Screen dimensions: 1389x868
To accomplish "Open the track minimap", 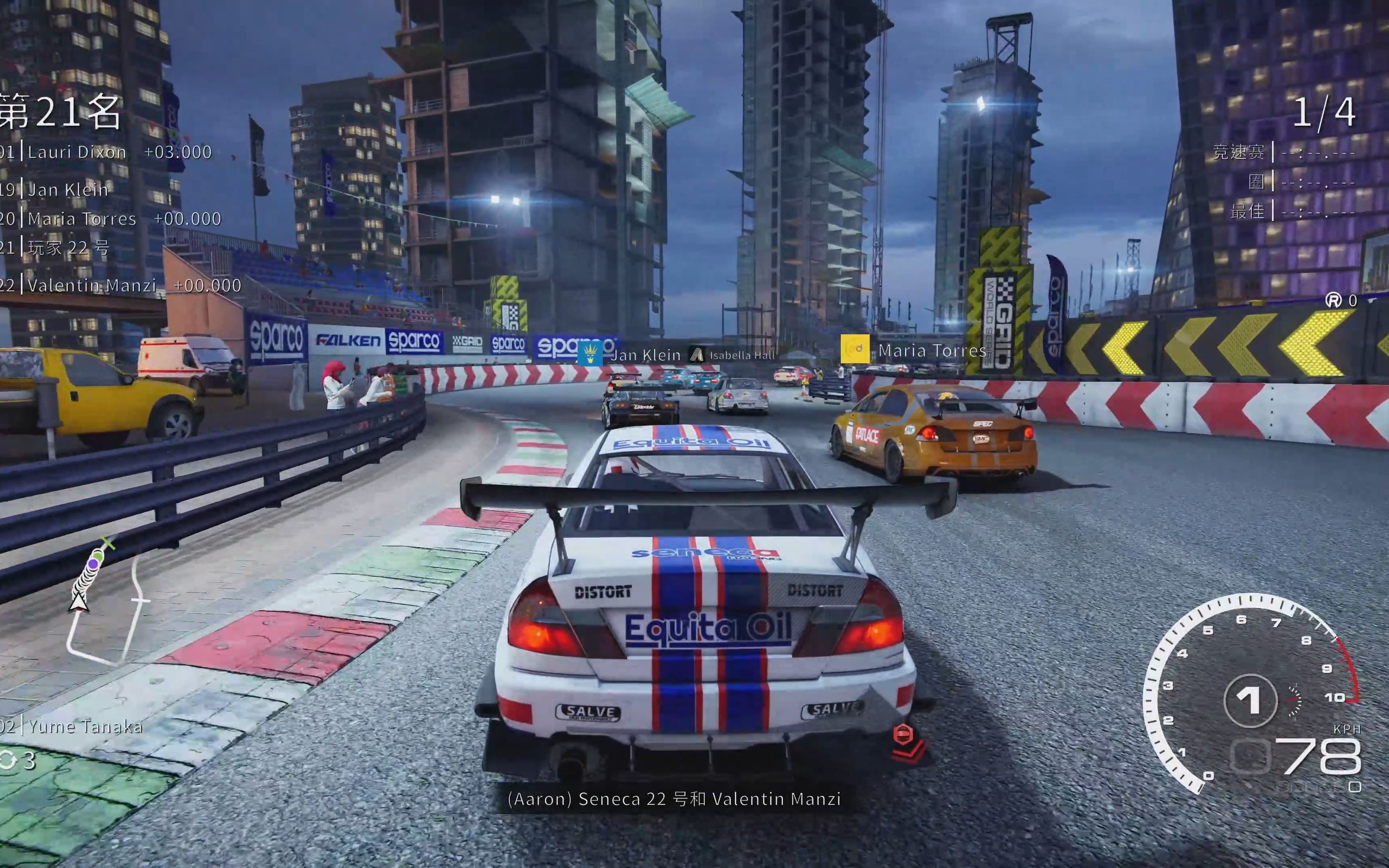I will [106, 603].
